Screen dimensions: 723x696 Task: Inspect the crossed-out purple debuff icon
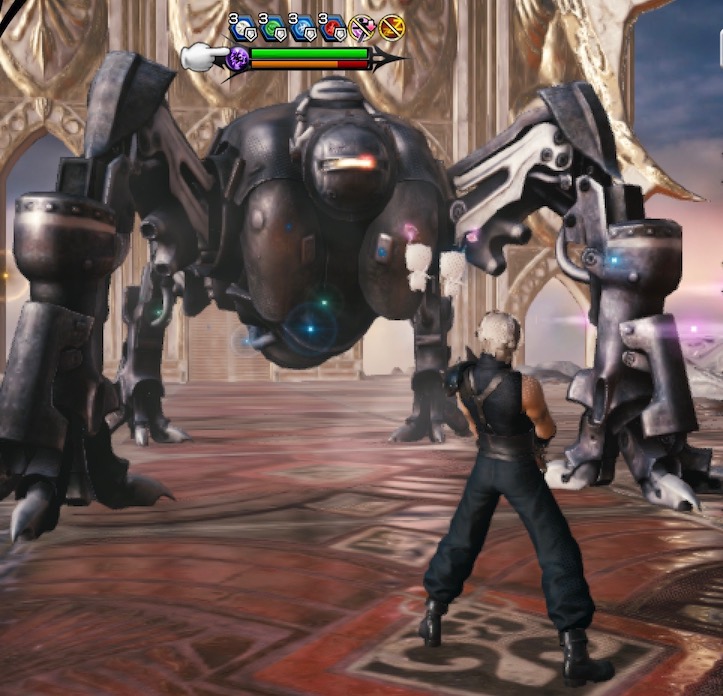tap(361, 27)
